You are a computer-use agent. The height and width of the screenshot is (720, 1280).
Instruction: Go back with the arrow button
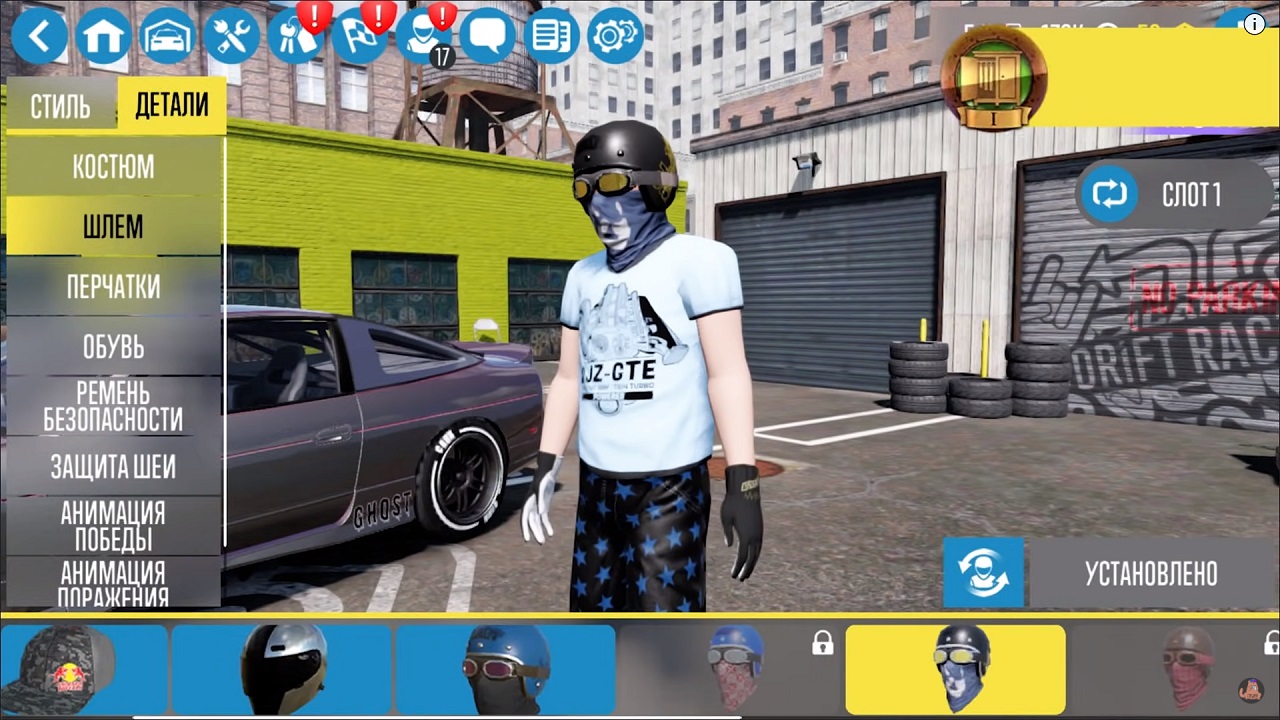[x=40, y=37]
